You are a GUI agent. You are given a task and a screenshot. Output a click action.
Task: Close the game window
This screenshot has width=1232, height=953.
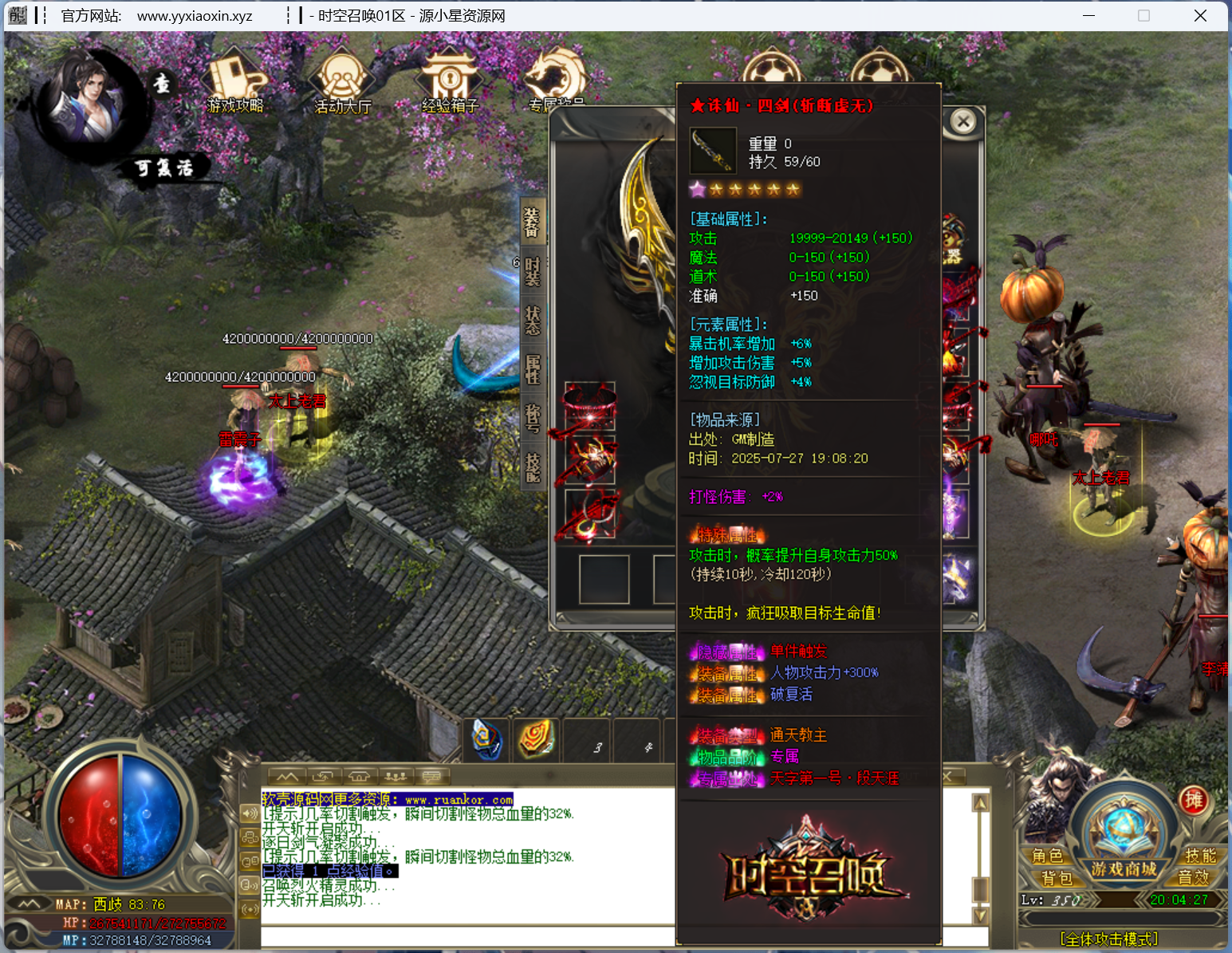(1200, 16)
